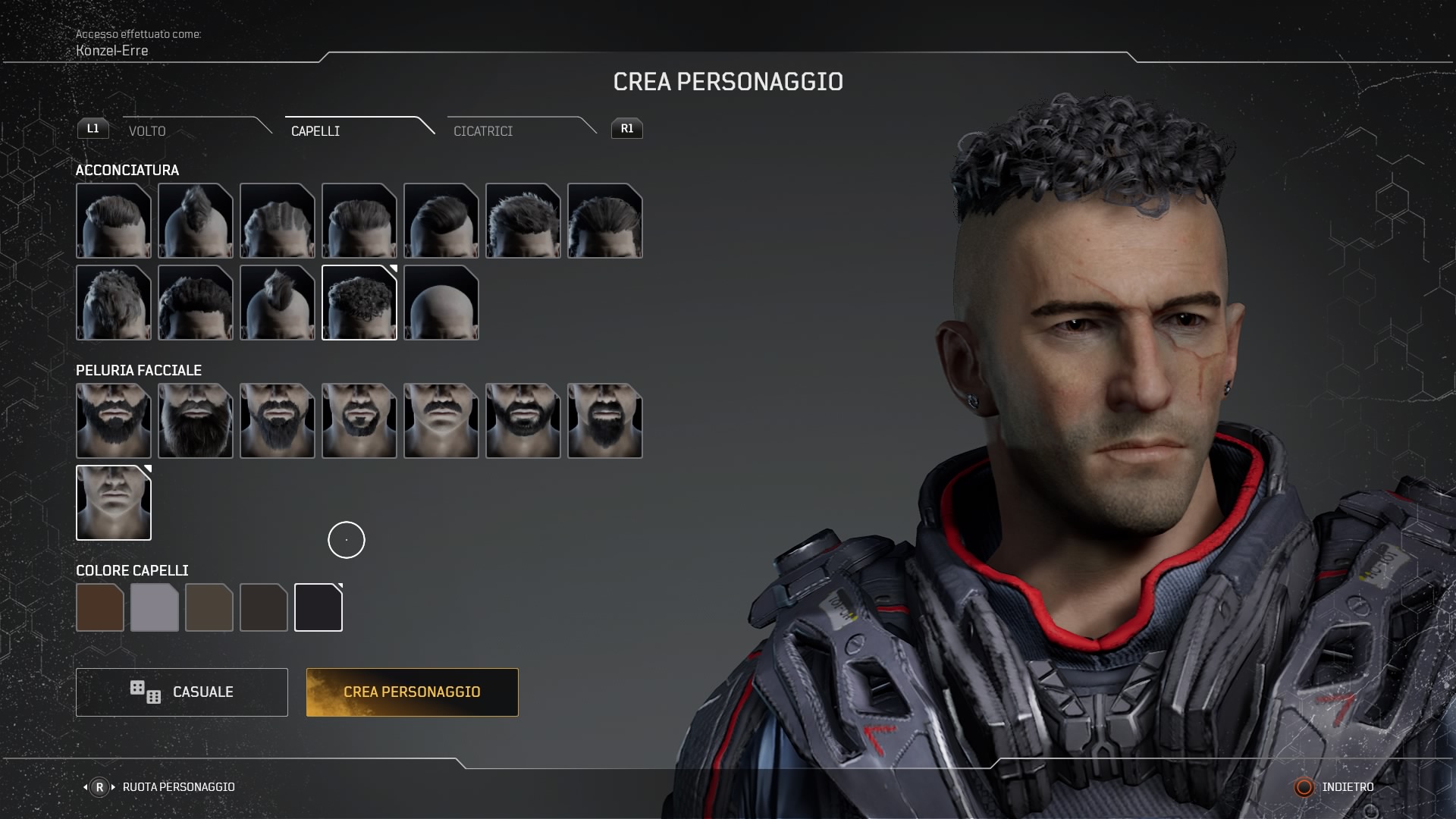Pick the black hair color swatch
The height and width of the screenshot is (819, 1456).
(x=318, y=607)
